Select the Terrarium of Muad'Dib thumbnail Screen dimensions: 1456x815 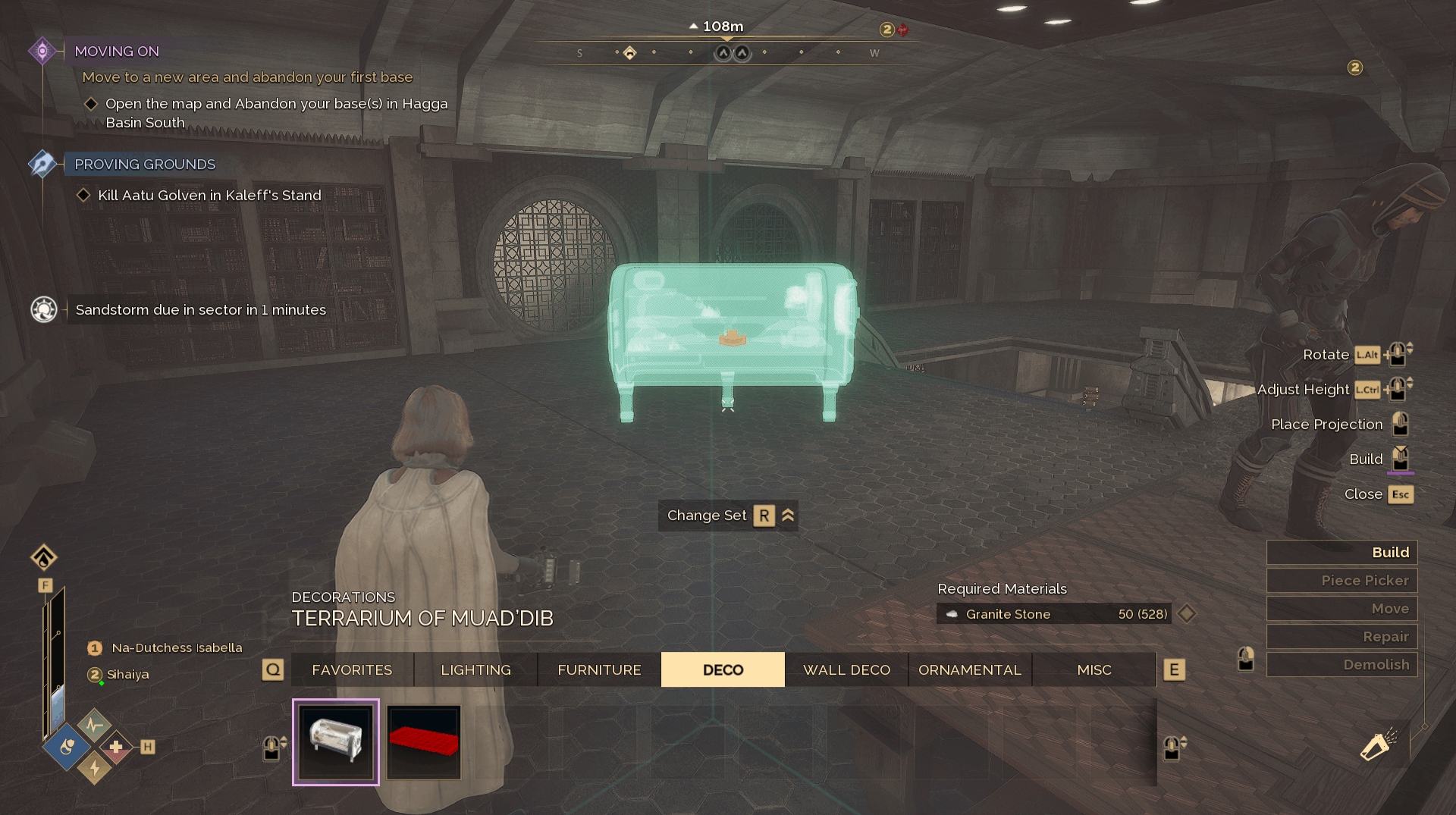[x=336, y=742]
